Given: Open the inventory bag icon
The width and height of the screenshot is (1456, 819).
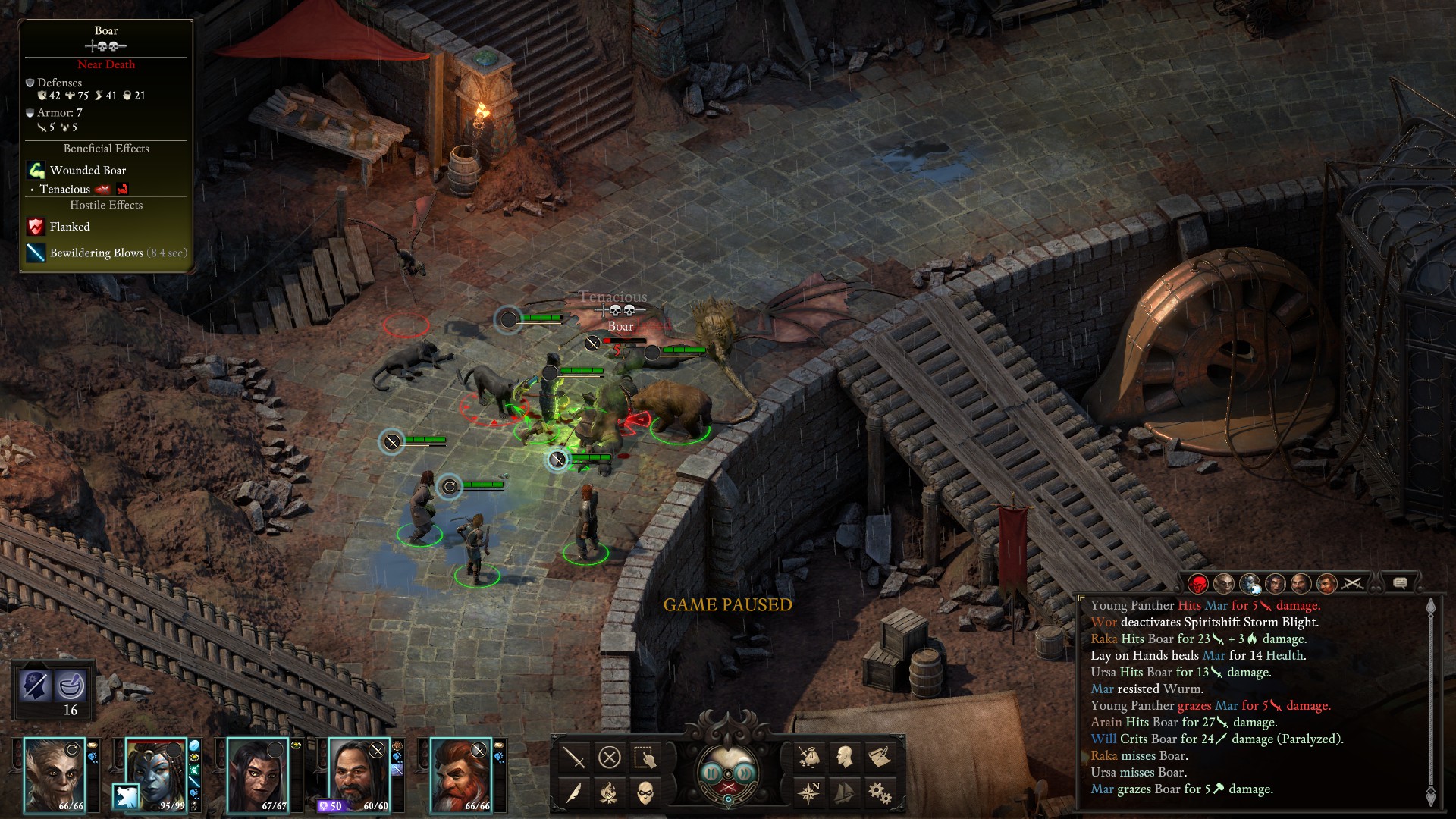Looking at the screenshot, I should [808, 757].
